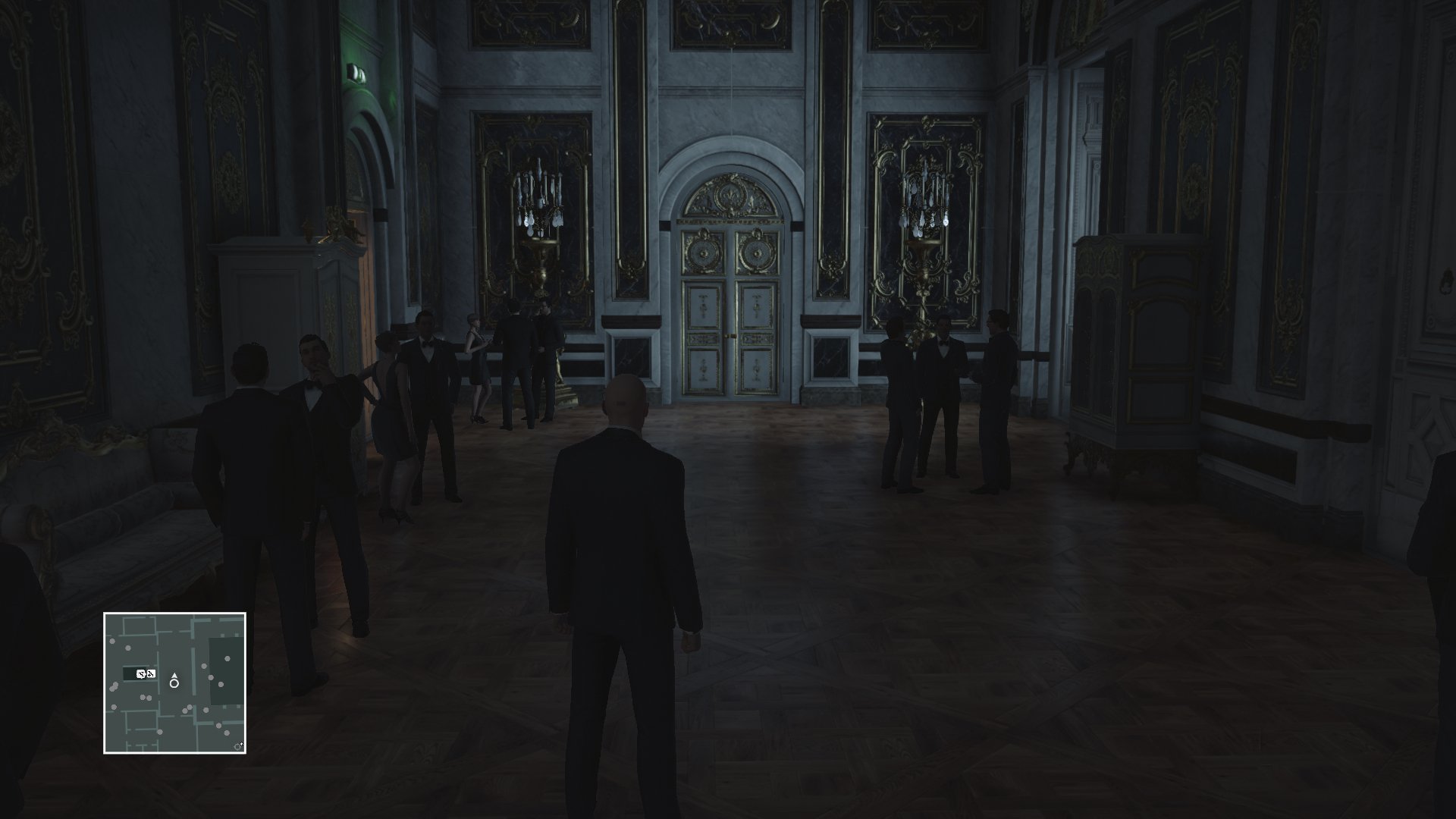The height and width of the screenshot is (819, 1456).
Task: Click the second white marker icon beside the stairs icon
Action: pyautogui.click(x=152, y=674)
